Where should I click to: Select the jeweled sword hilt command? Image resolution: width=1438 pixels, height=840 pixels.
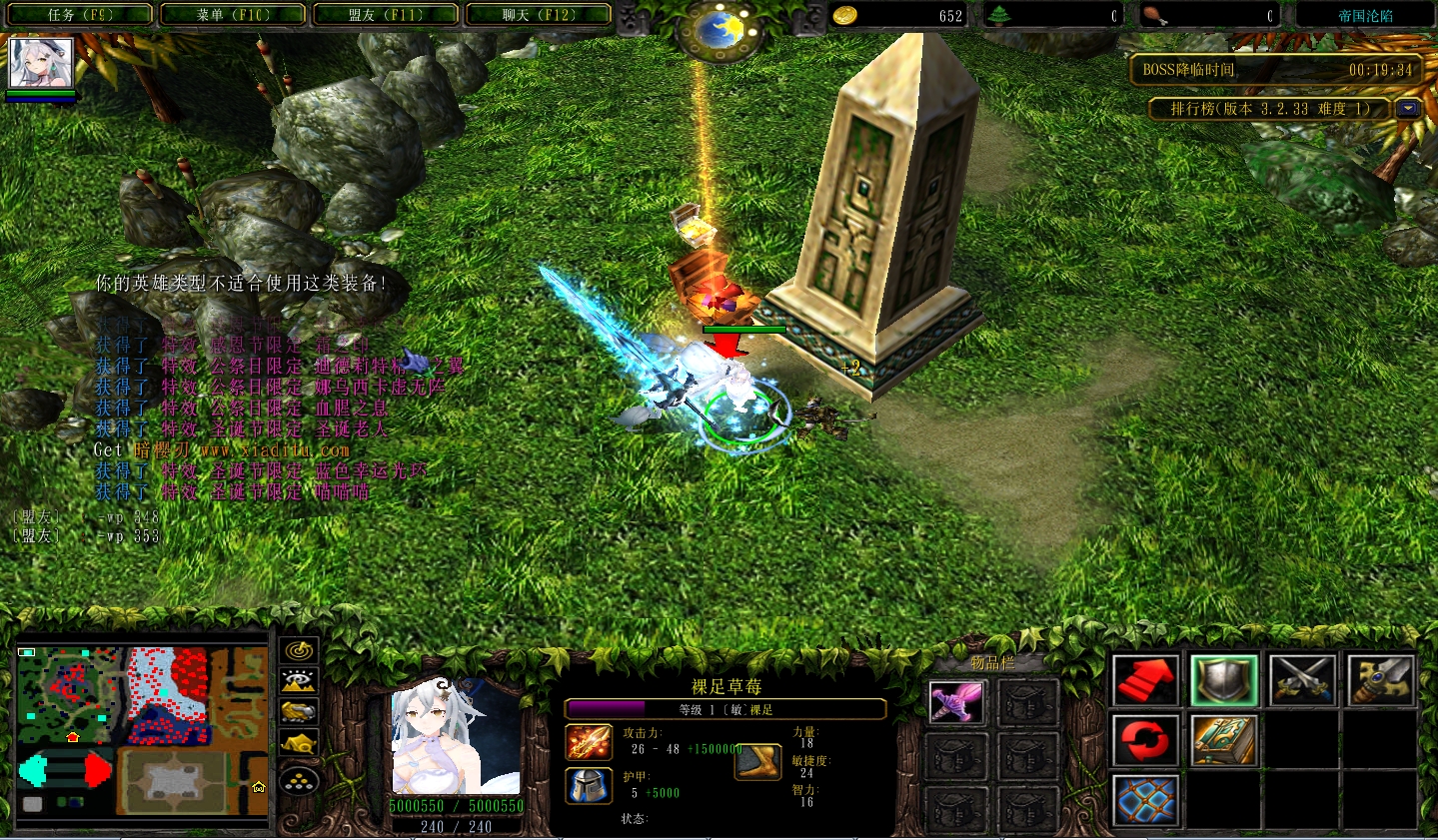coord(1380,680)
